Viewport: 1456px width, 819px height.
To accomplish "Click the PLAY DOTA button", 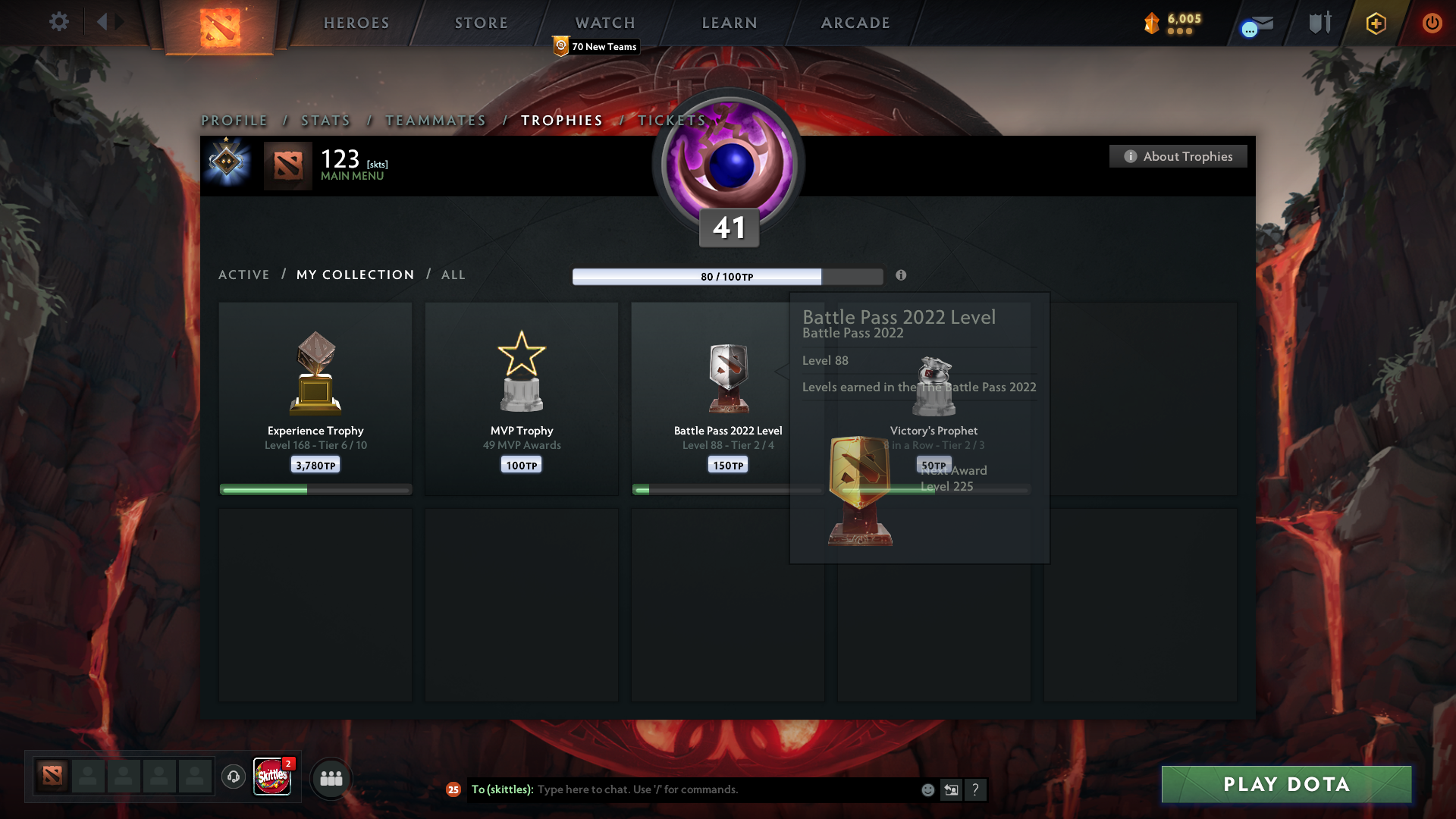I will tap(1285, 784).
